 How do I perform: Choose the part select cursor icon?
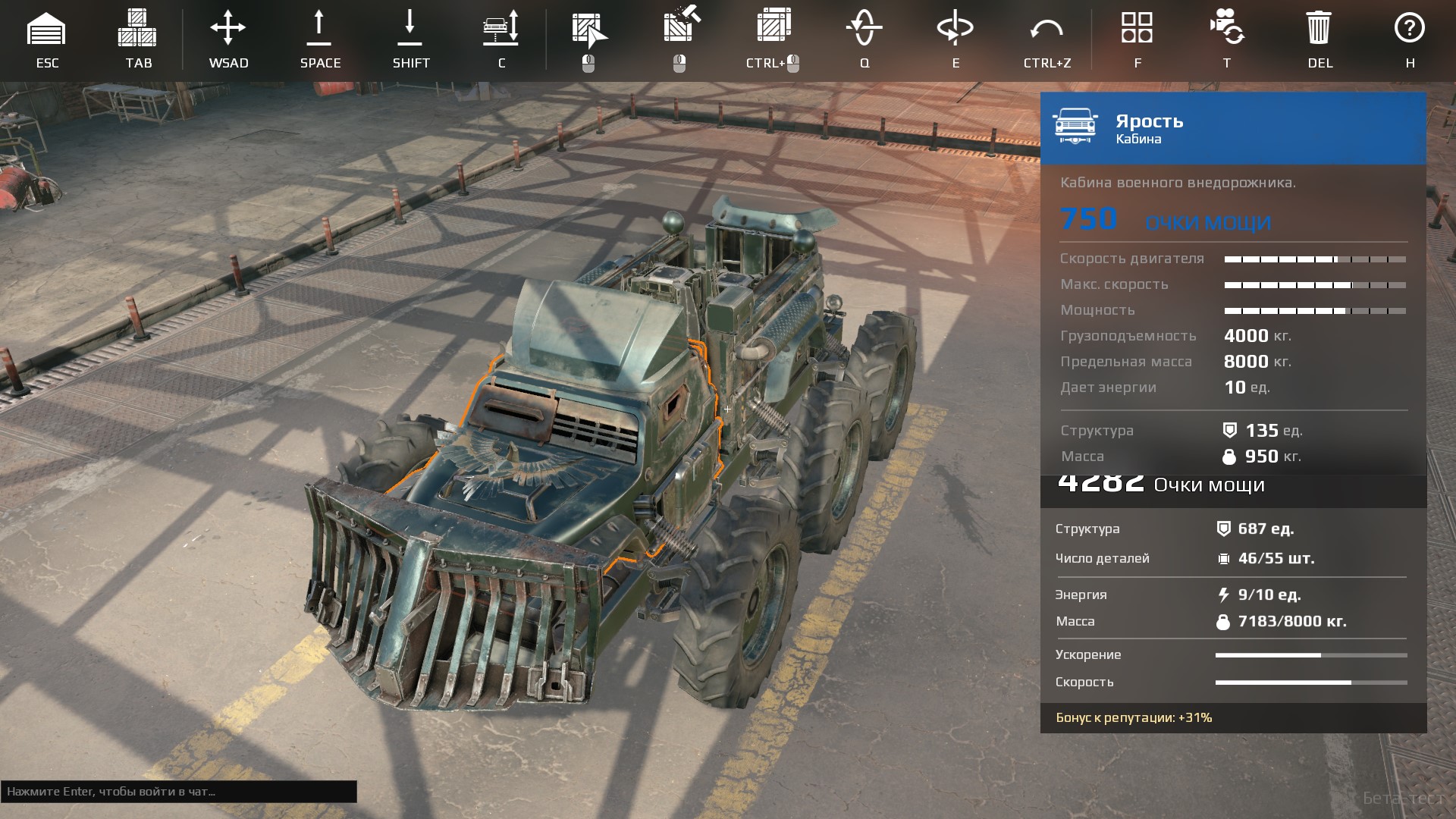[x=589, y=29]
